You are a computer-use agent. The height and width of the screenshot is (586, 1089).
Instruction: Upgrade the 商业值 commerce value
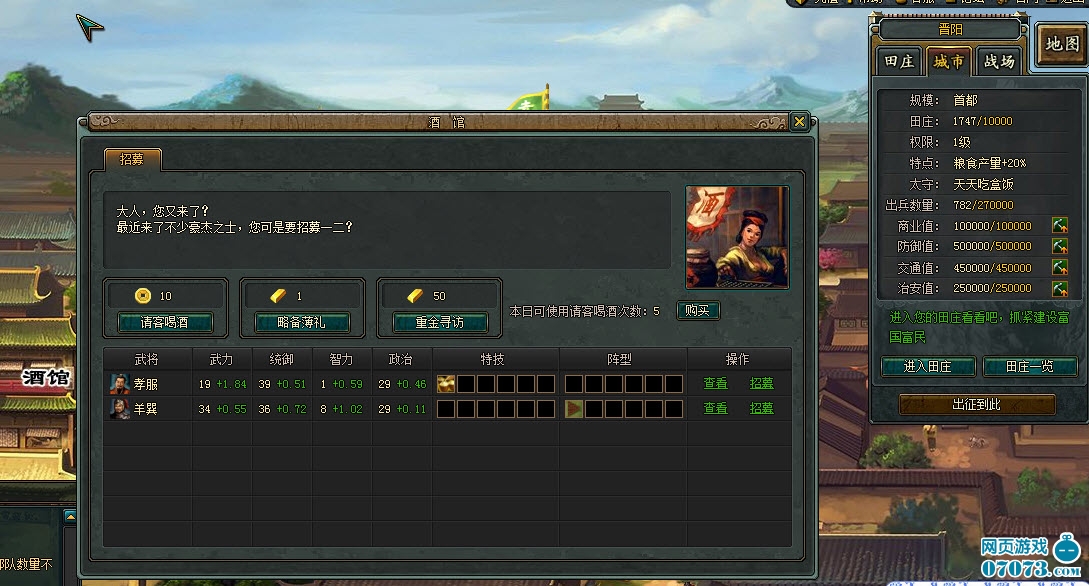[x=1059, y=226]
